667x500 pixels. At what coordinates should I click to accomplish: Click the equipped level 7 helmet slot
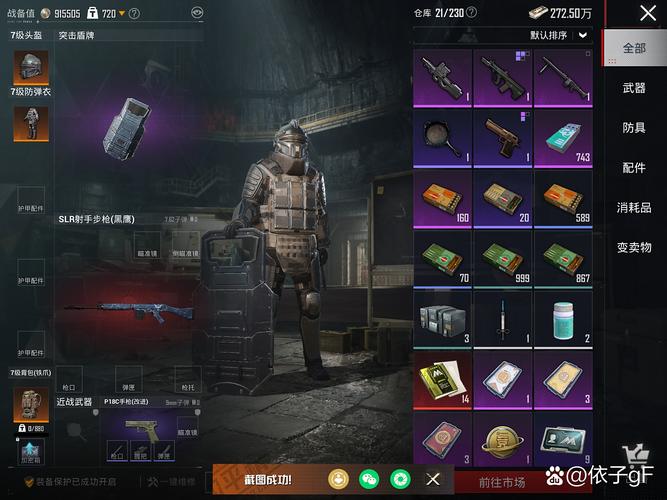click(24, 69)
